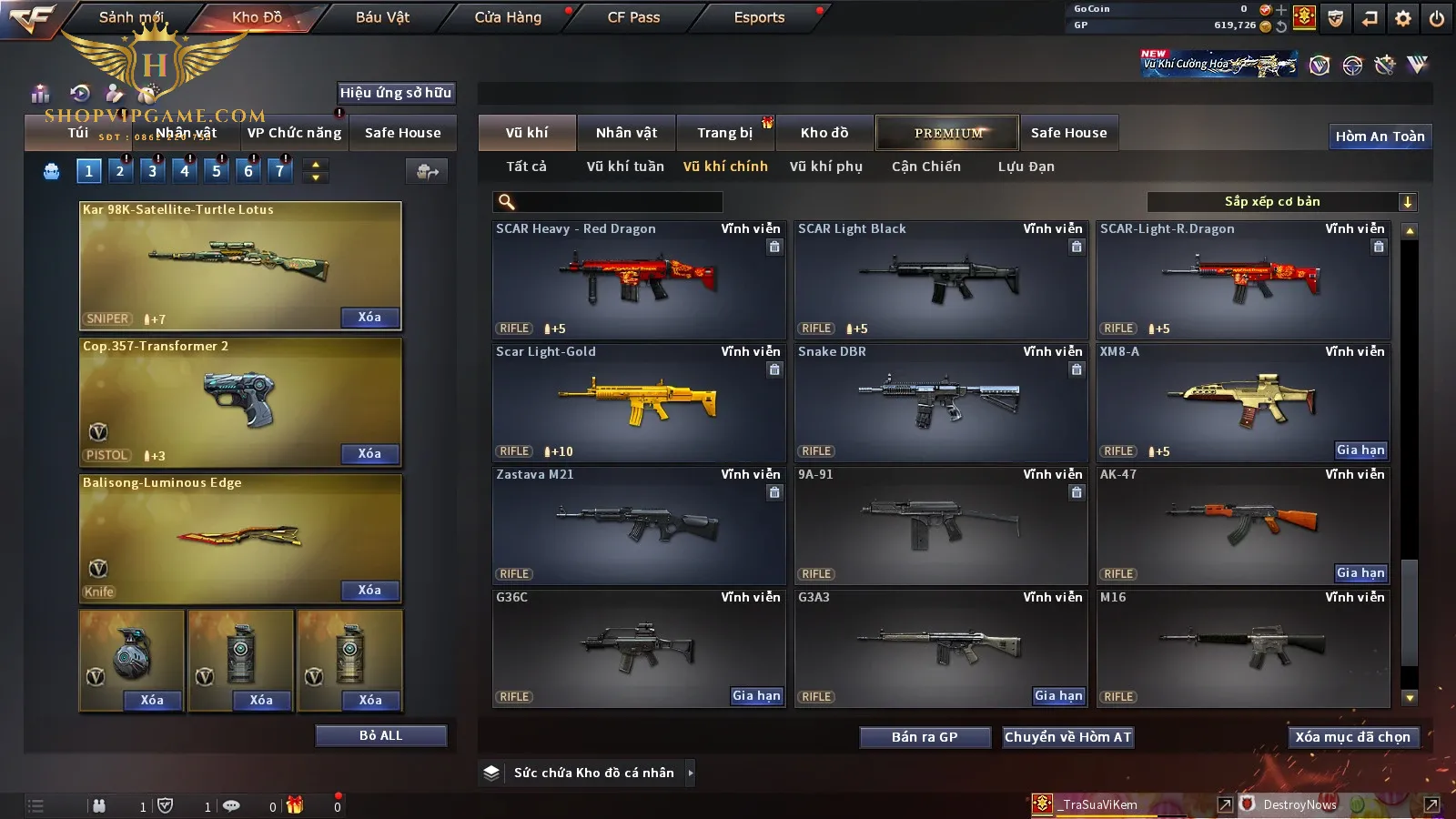This screenshot has height=819, width=1456.
Task: Remove the Kar 98K sniper with Xóa
Action: click(x=369, y=318)
